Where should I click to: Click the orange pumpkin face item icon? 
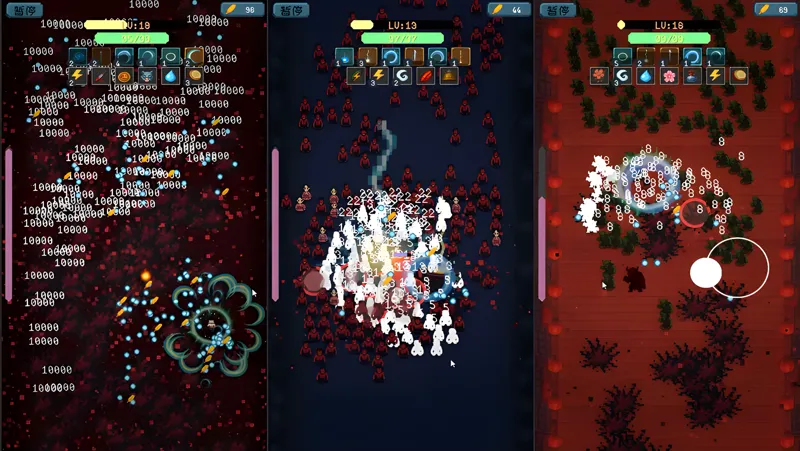125,75
